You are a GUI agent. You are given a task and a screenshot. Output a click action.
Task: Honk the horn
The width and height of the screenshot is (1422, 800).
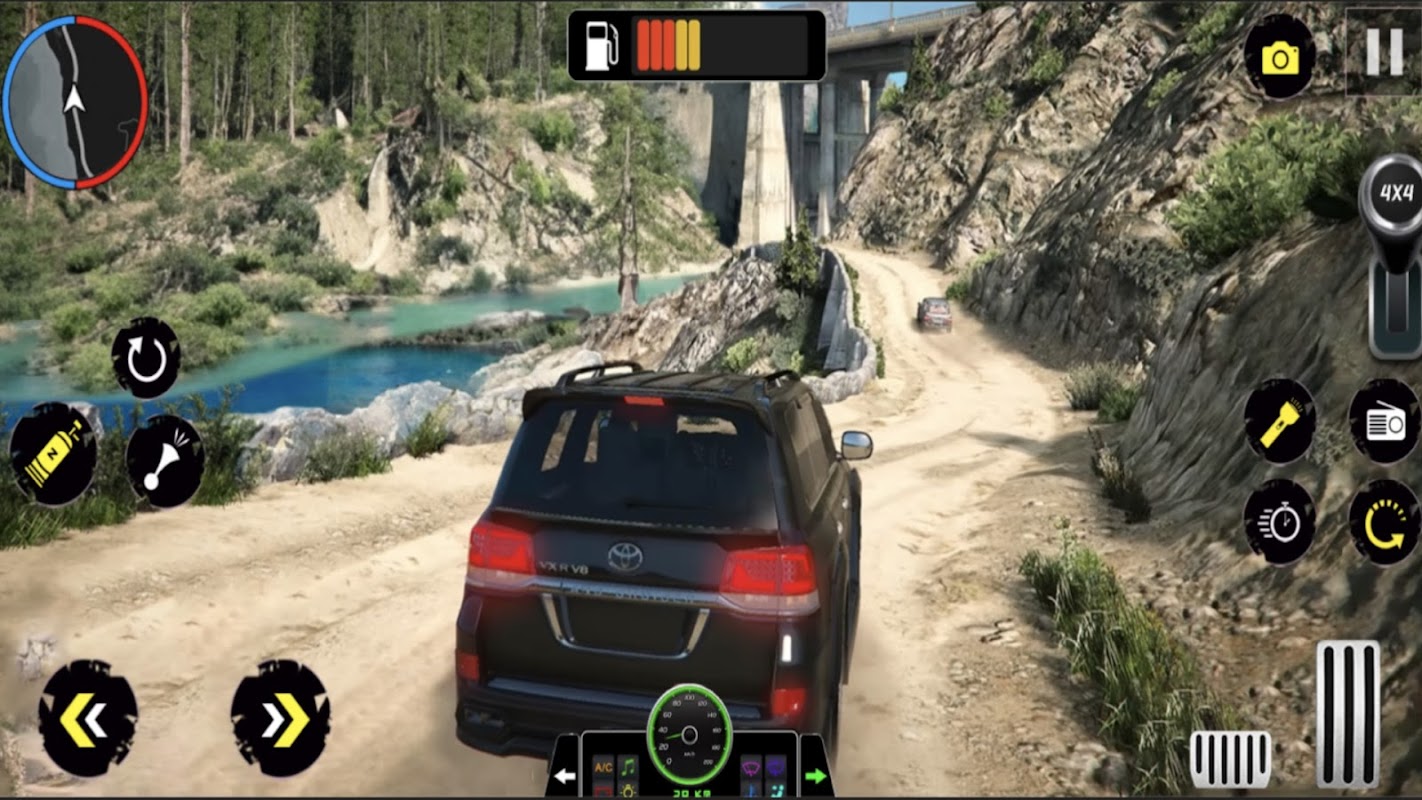point(165,461)
